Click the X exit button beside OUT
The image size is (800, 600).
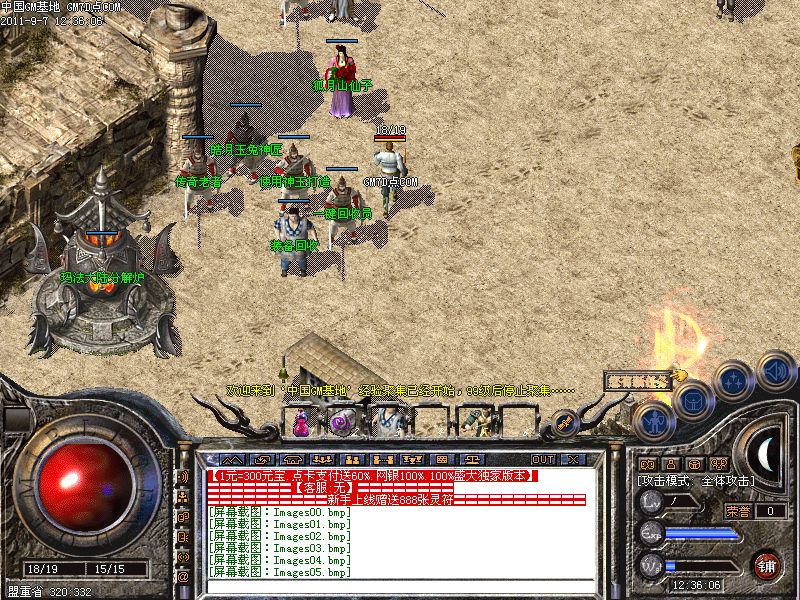coord(573,459)
